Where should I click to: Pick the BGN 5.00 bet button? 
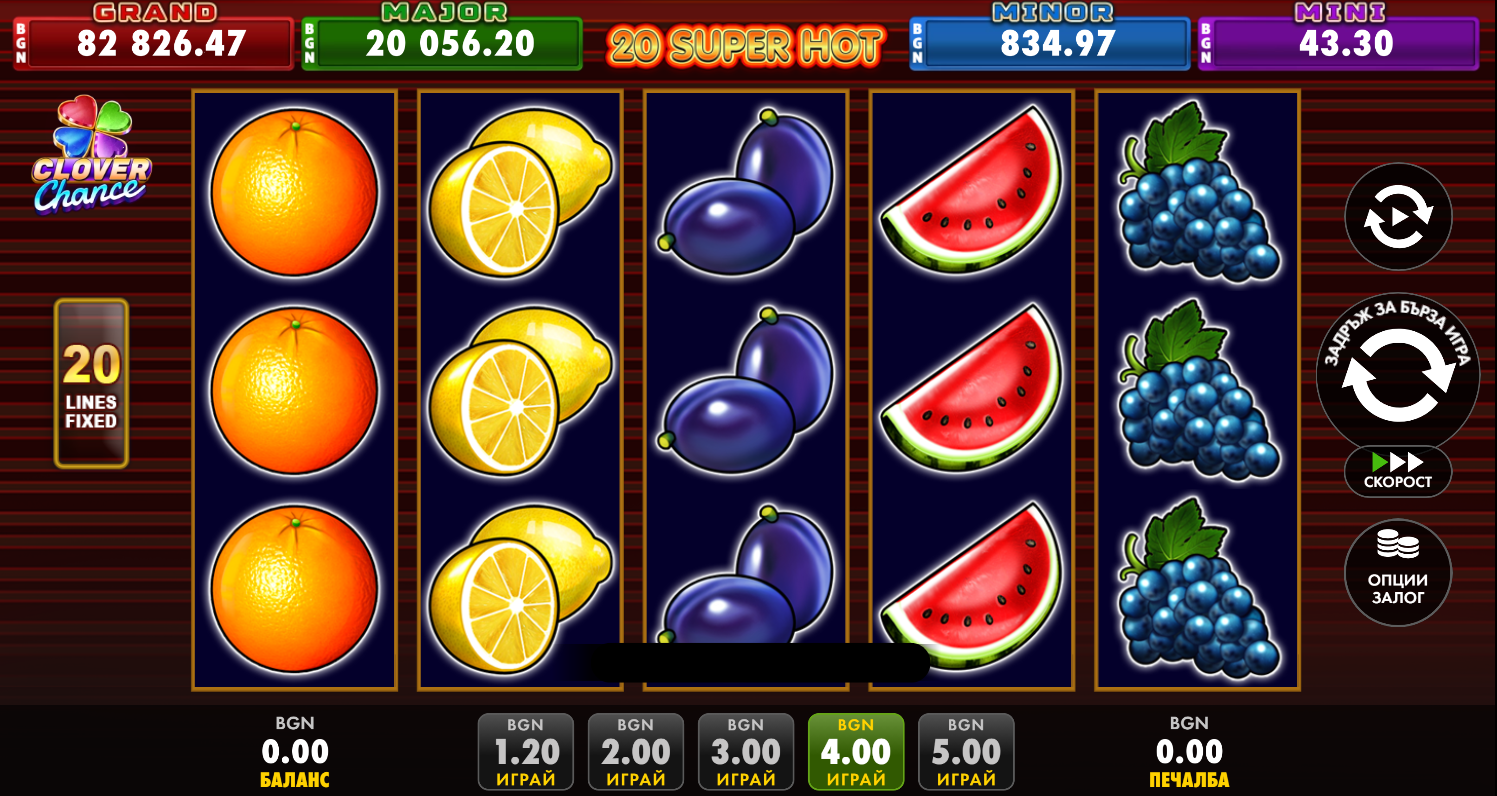(x=966, y=752)
